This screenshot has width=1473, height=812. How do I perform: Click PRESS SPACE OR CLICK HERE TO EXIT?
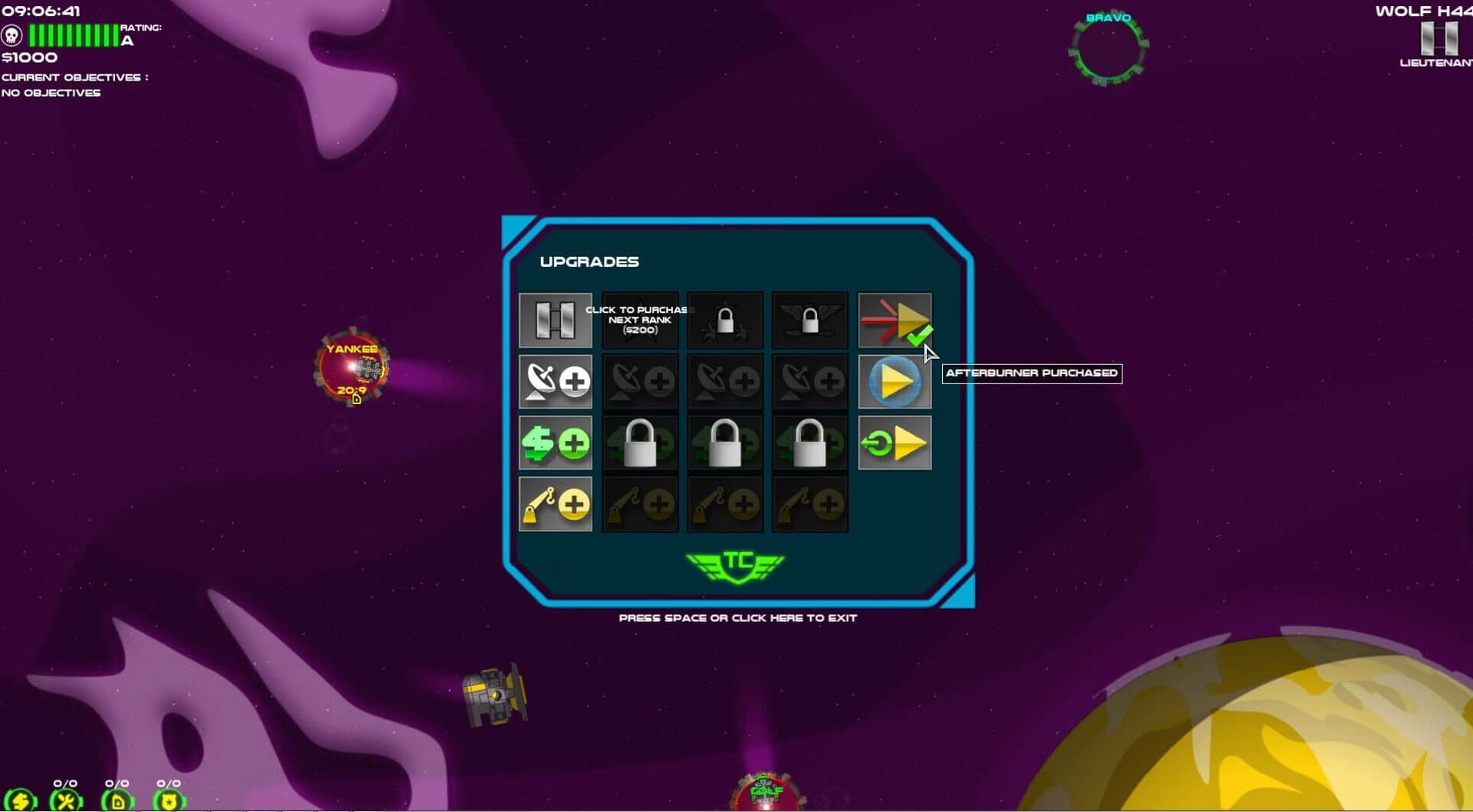738,617
